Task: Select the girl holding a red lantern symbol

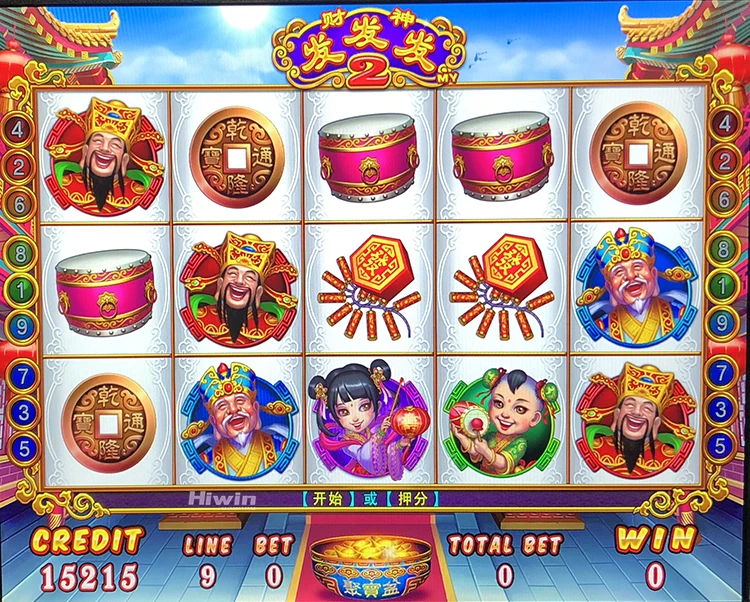Action: [x=370, y=415]
